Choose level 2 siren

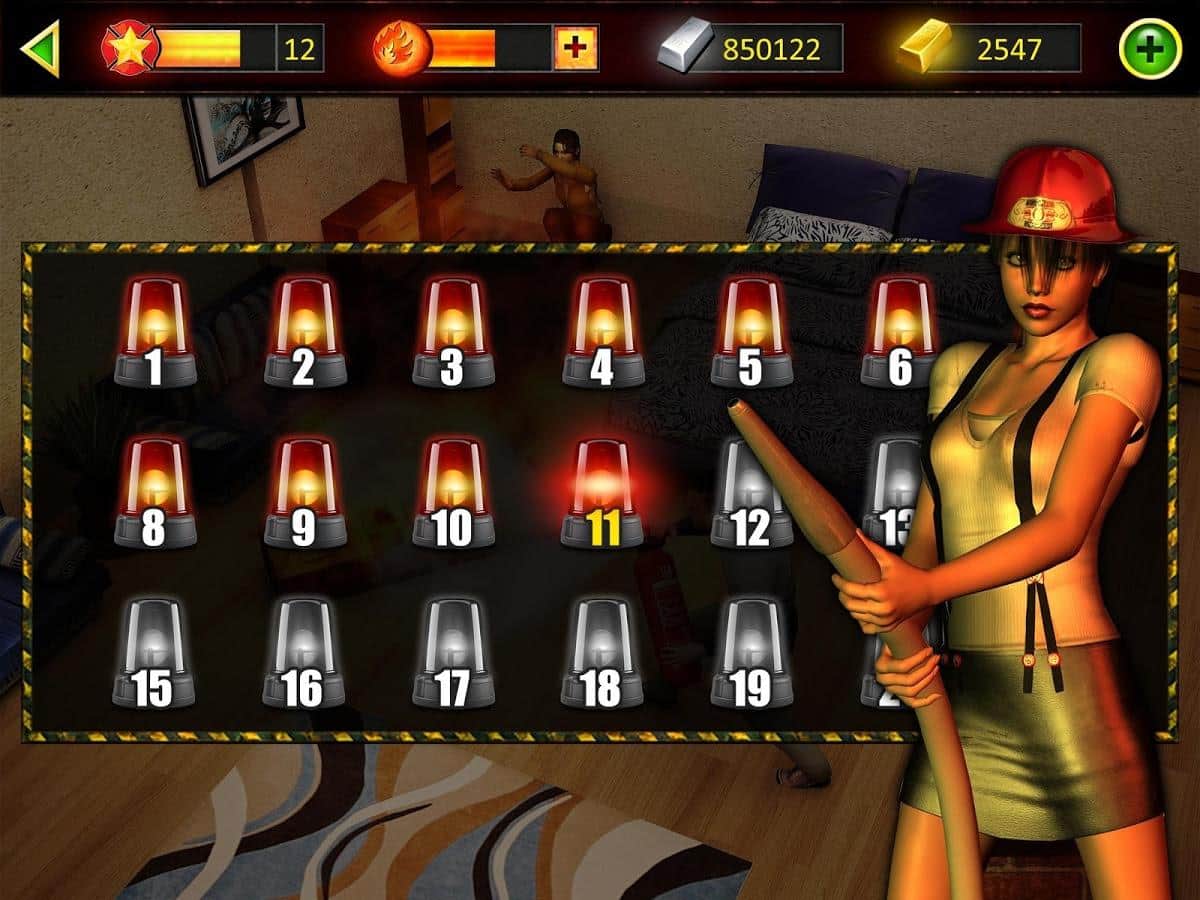click(303, 333)
